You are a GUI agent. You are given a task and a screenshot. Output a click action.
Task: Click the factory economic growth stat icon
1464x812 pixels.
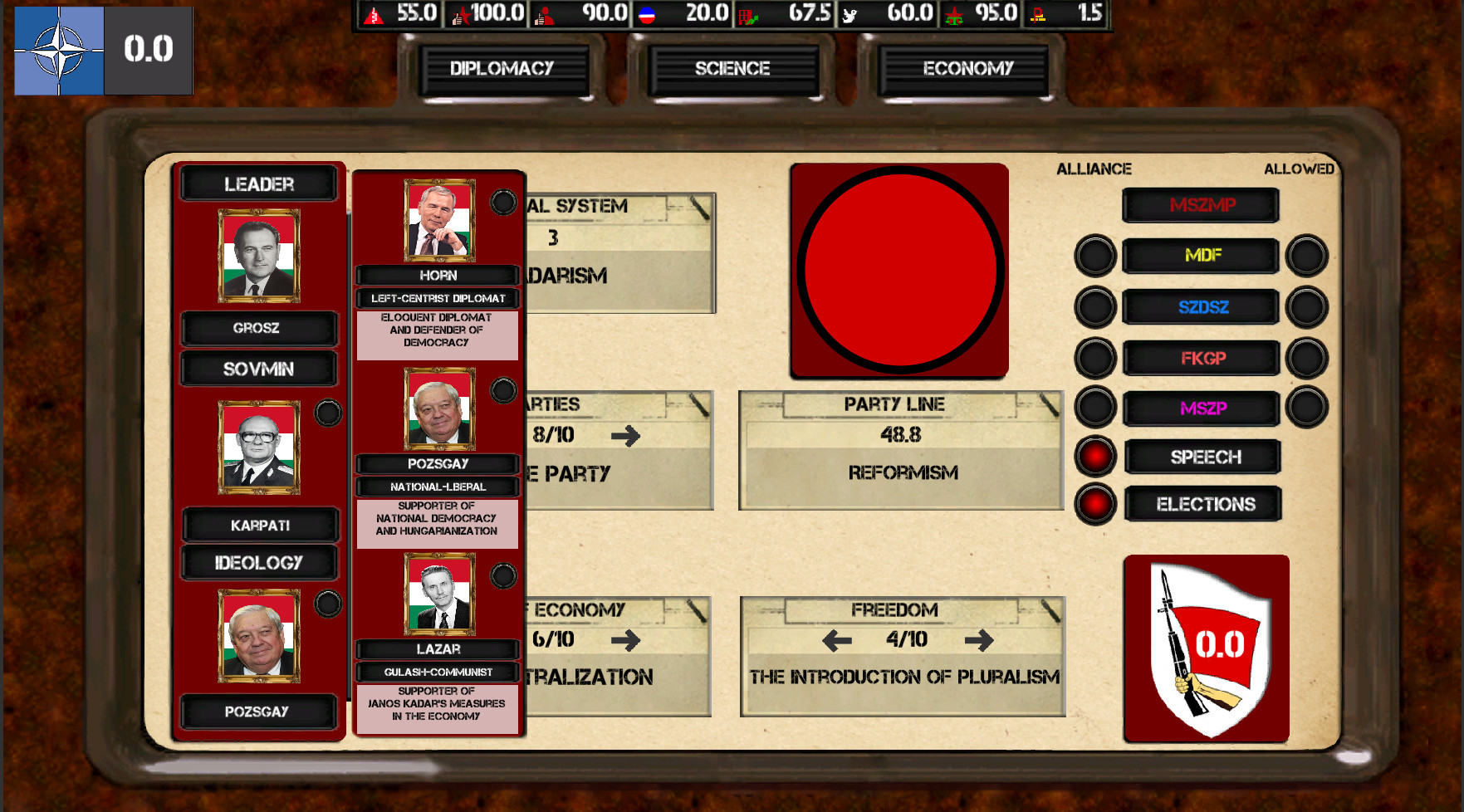pyautogui.click(x=750, y=14)
